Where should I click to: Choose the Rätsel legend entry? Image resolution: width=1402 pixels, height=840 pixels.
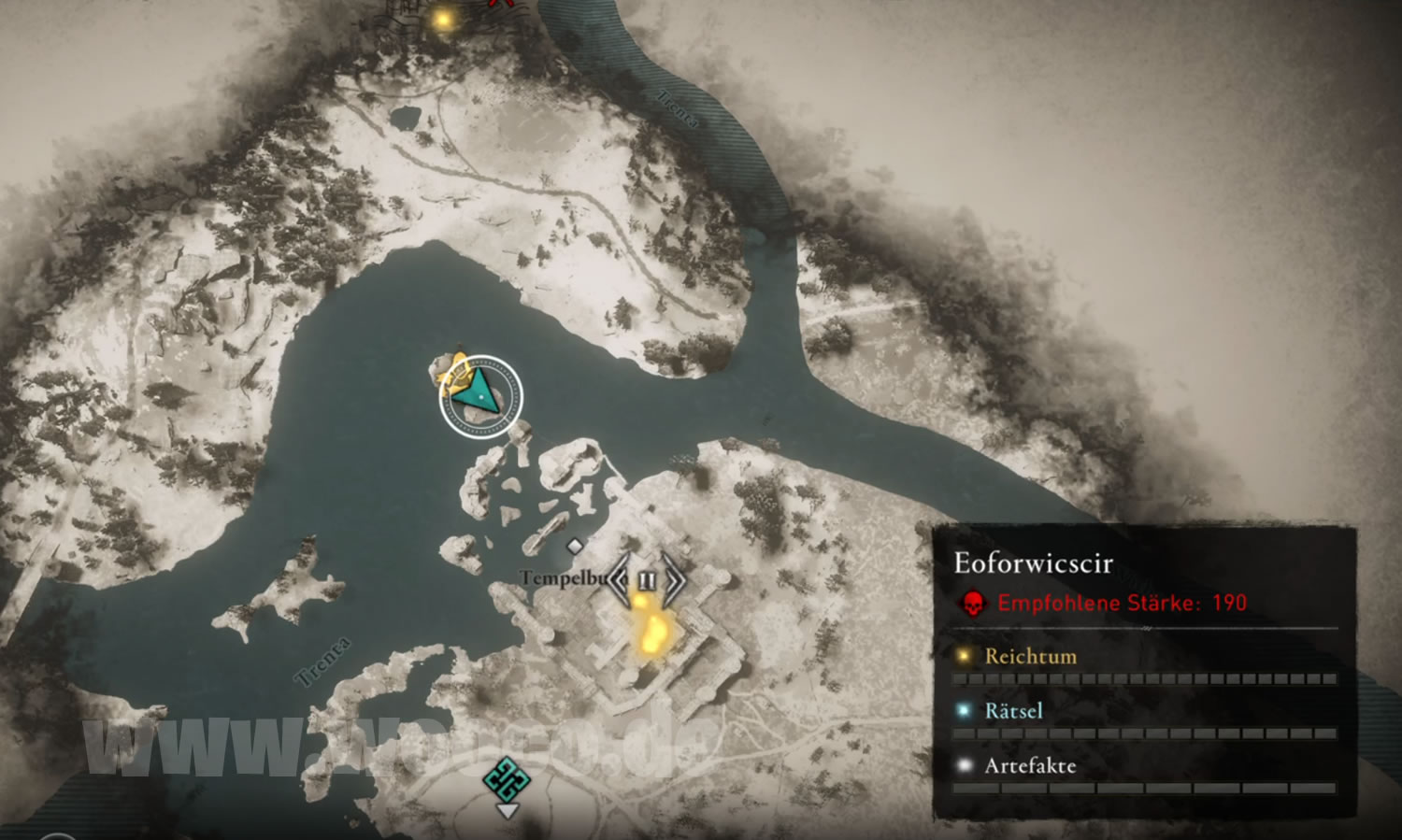pos(1013,711)
